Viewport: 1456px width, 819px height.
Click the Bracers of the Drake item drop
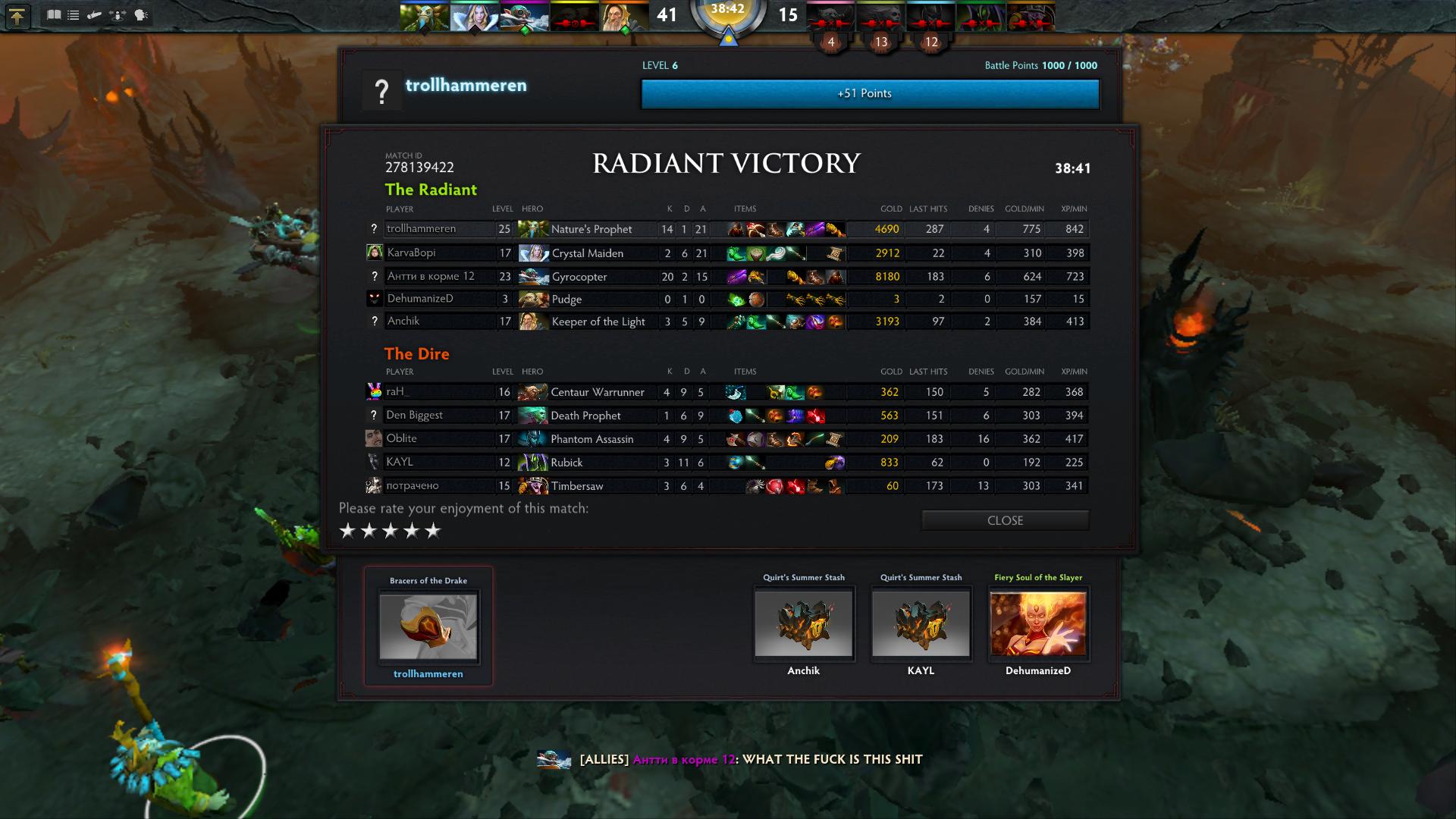pos(428,626)
